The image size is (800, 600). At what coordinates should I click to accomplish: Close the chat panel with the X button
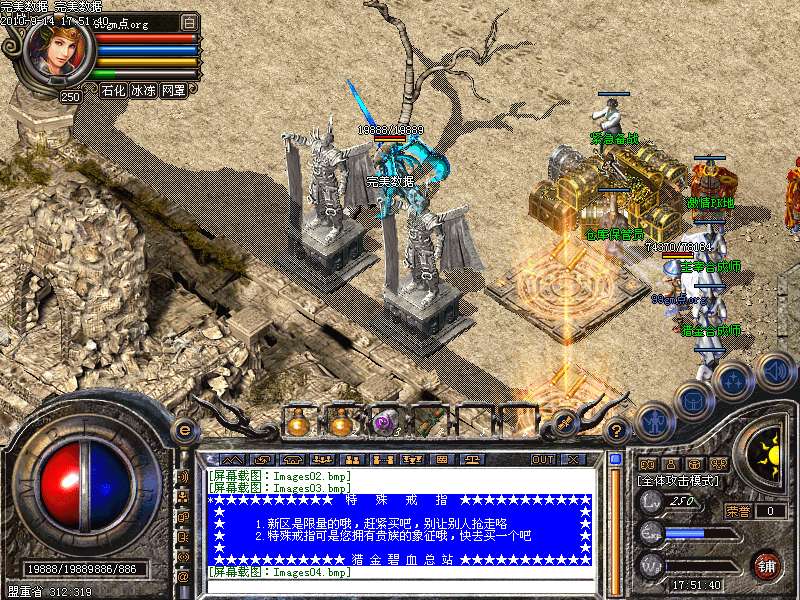tap(572, 459)
